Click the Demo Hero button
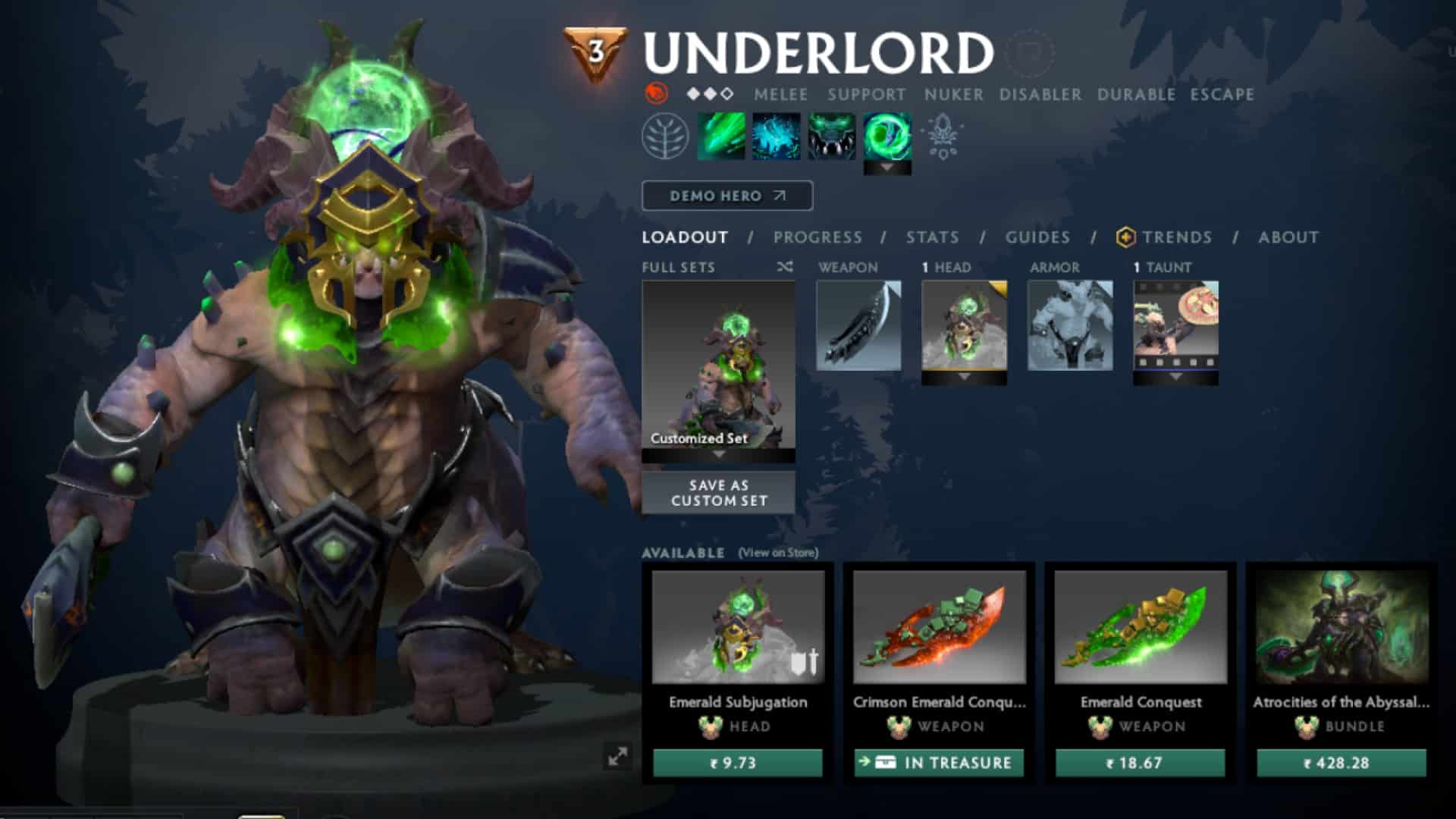 point(726,196)
